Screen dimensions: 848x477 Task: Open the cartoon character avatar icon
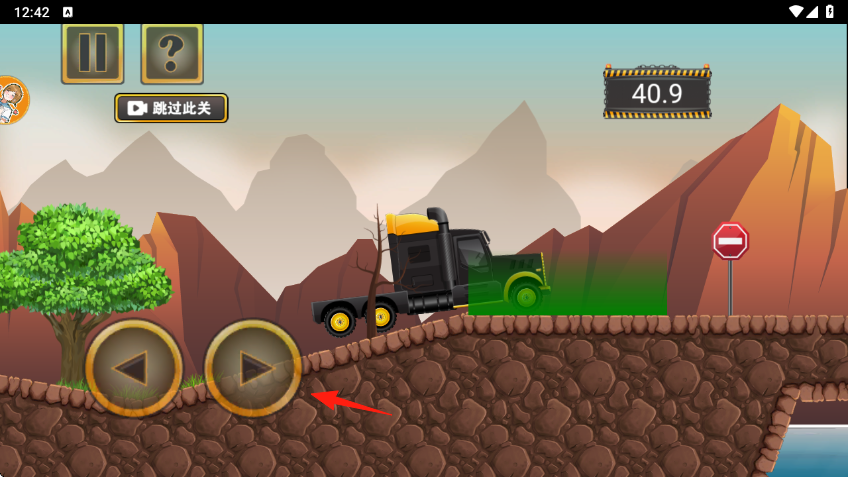coord(10,100)
